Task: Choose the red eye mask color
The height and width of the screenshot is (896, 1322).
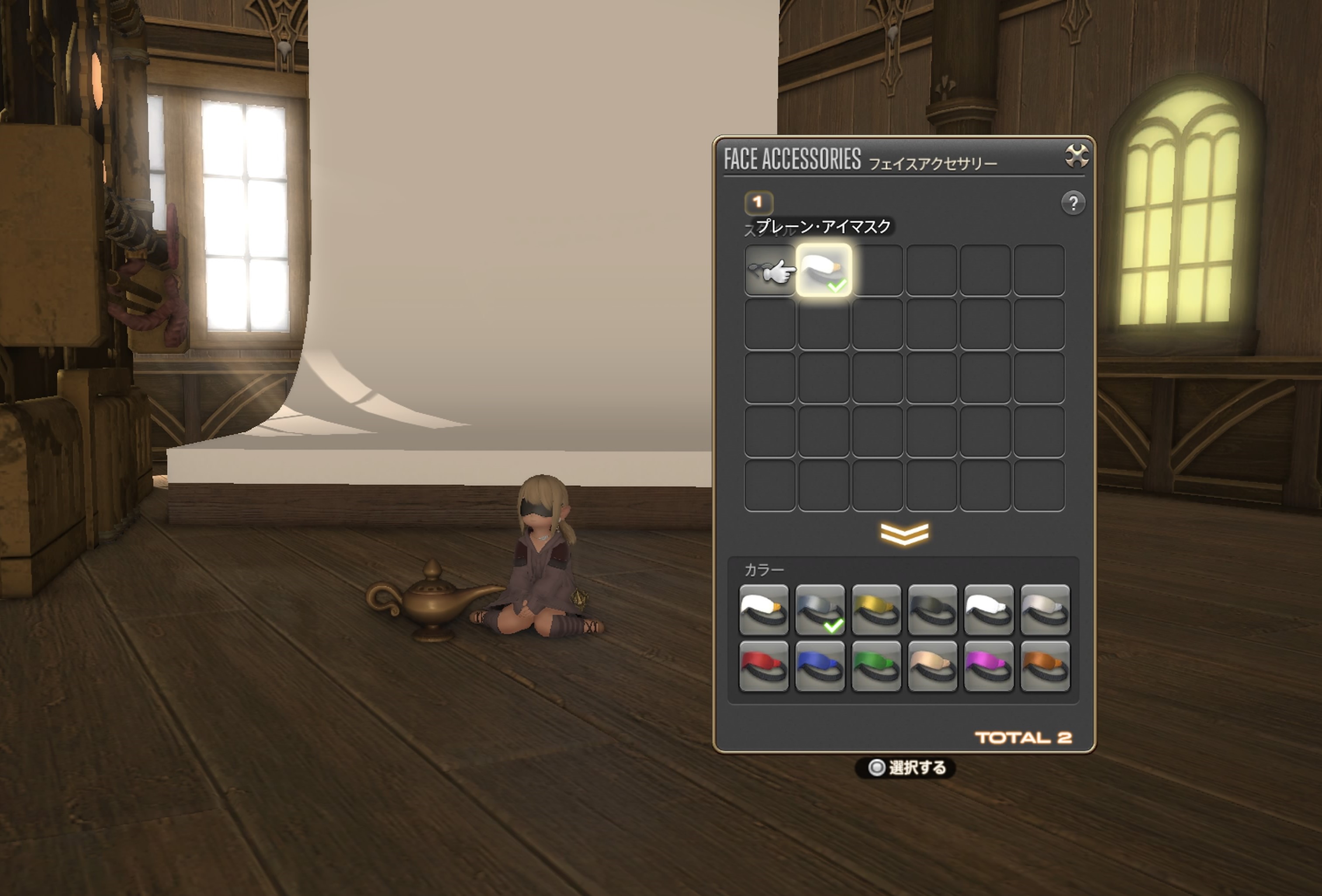Action: (763, 666)
